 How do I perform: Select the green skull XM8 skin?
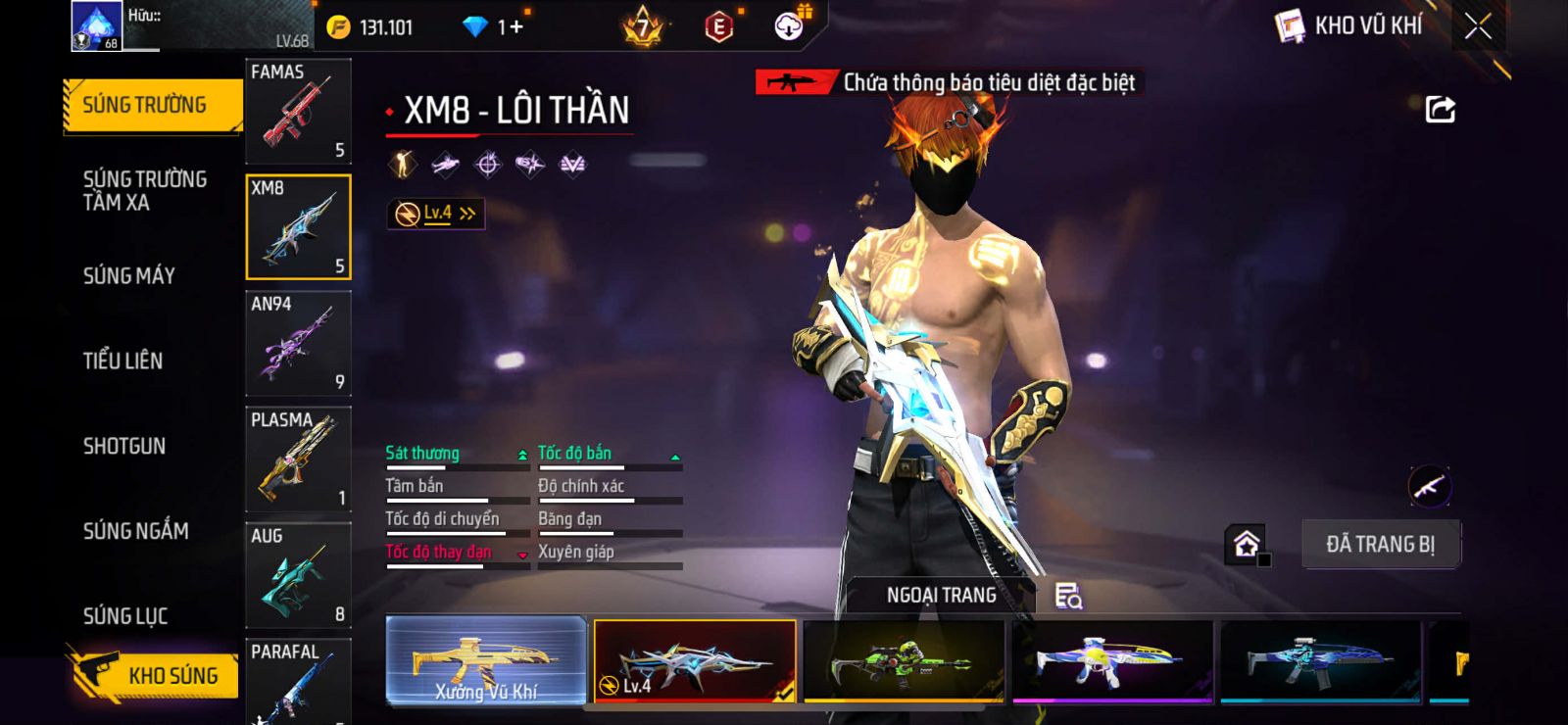(x=904, y=661)
